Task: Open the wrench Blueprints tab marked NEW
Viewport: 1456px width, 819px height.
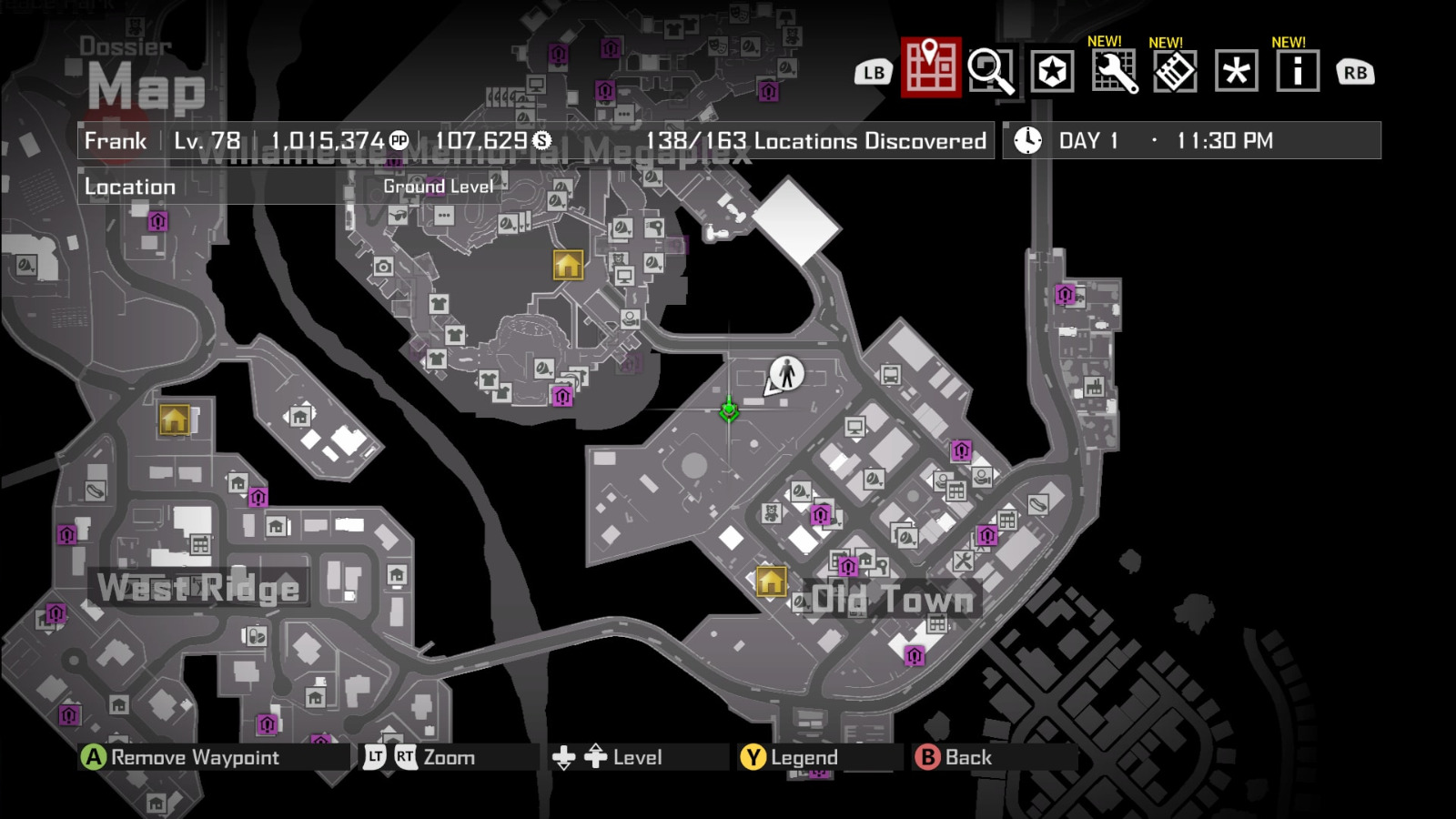Action: click(x=1115, y=71)
